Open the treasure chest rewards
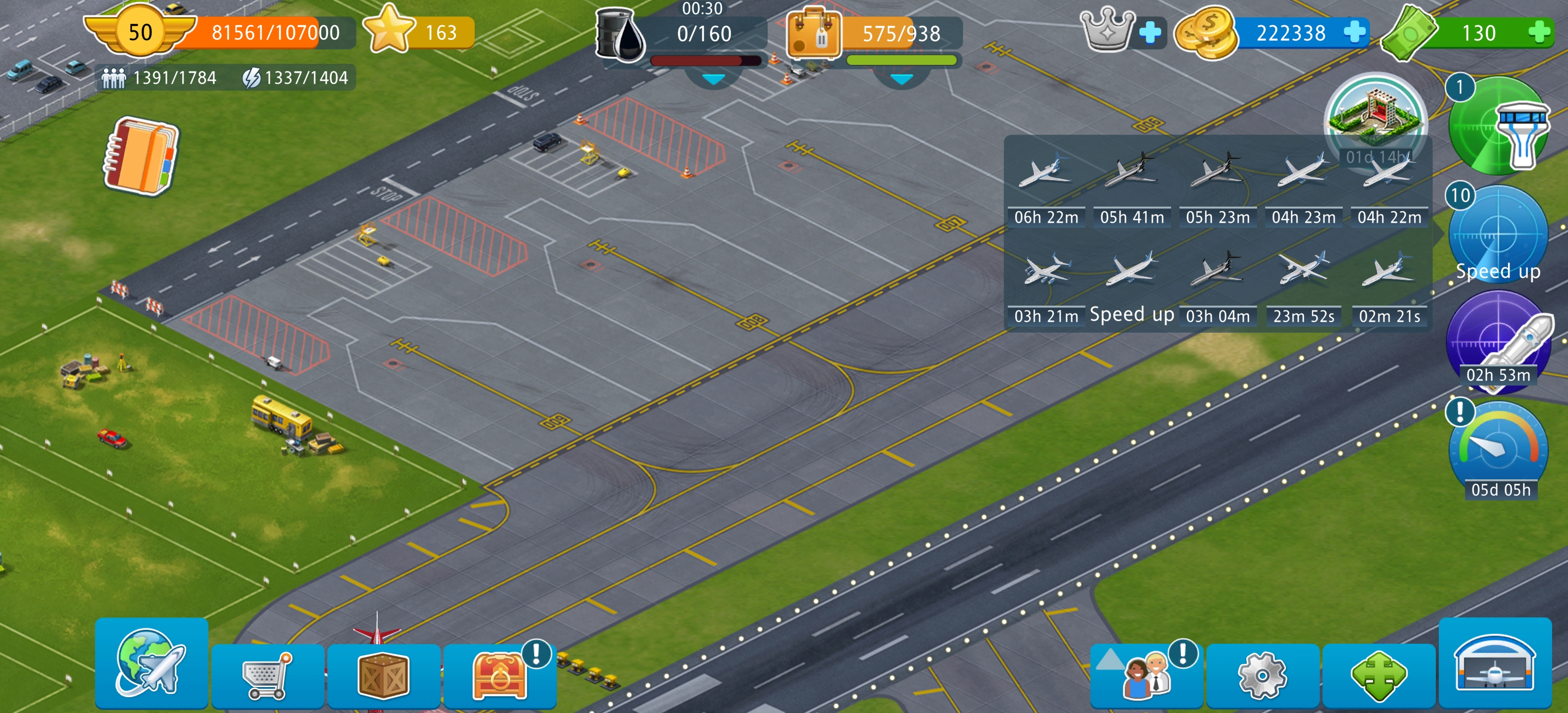This screenshot has width=1568, height=713. pyautogui.click(x=499, y=676)
